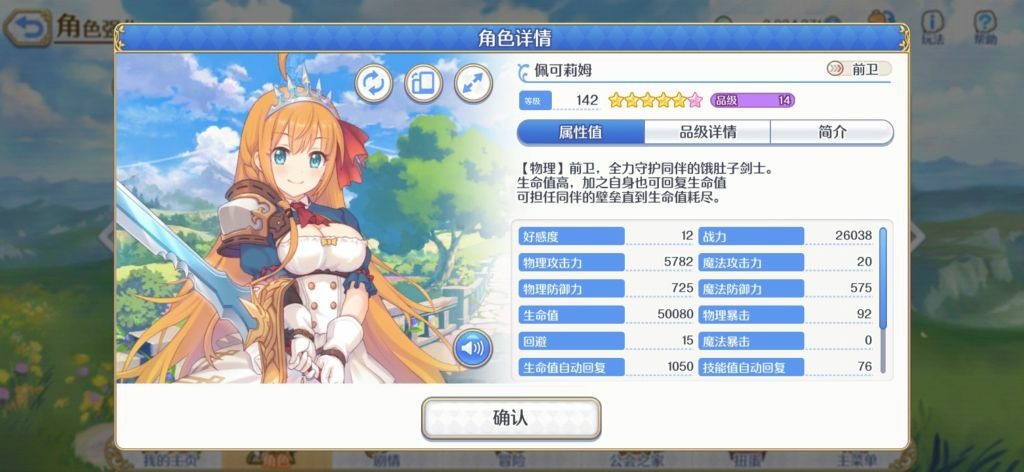Tap the card layout icon above portrait
Viewport: 1024px width, 472px height.
423,84
